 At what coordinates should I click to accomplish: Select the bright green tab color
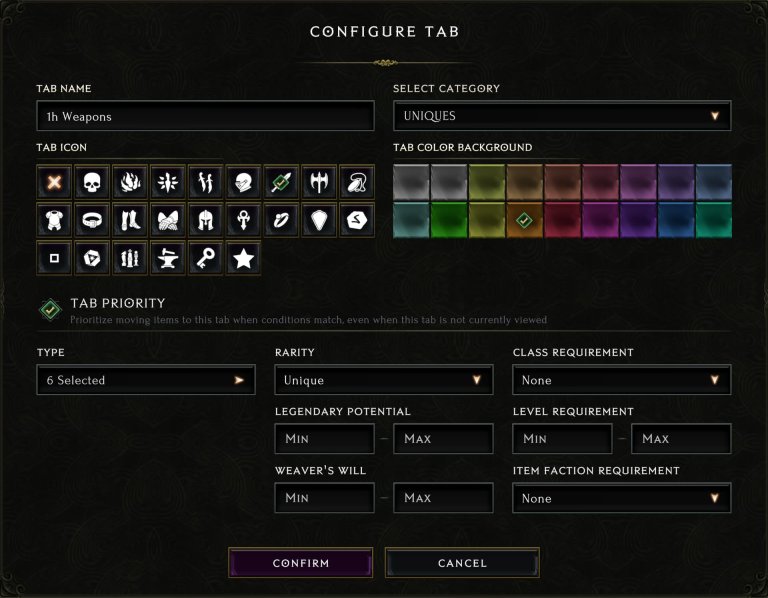click(449, 220)
